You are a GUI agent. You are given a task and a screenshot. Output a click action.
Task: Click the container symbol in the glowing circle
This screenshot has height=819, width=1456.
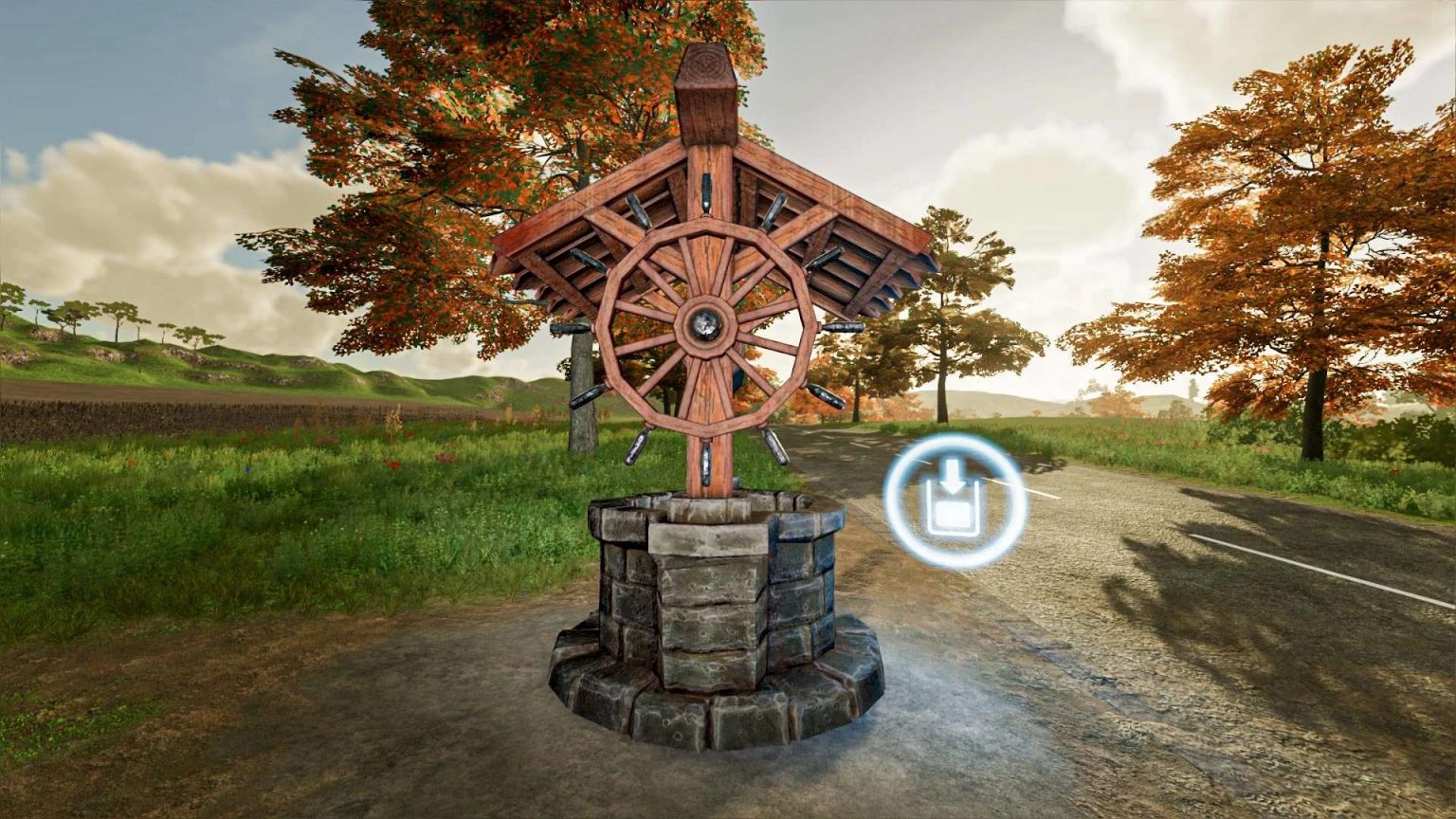click(953, 517)
